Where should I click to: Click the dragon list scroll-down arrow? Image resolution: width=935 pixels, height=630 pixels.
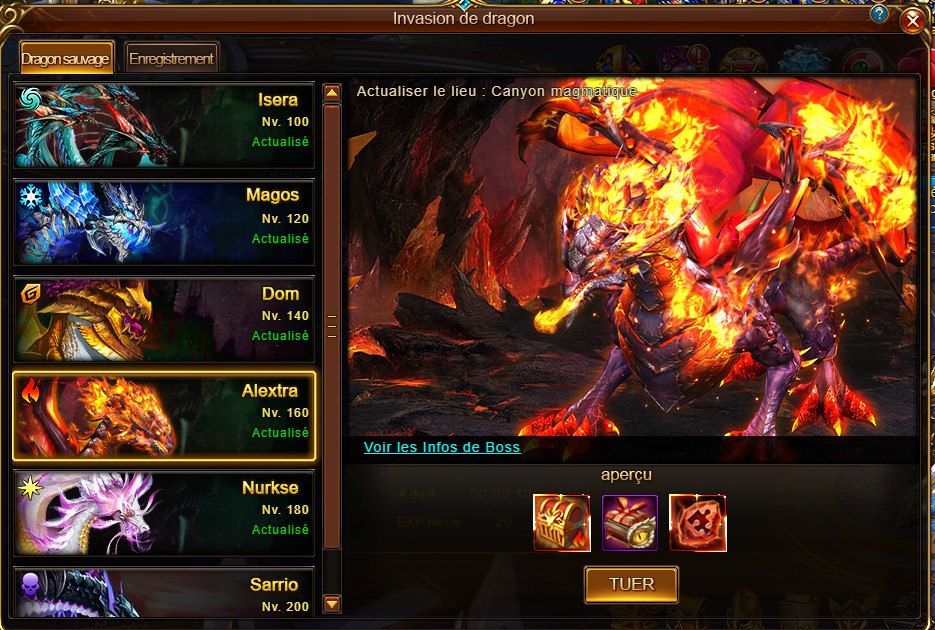tap(333, 603)
